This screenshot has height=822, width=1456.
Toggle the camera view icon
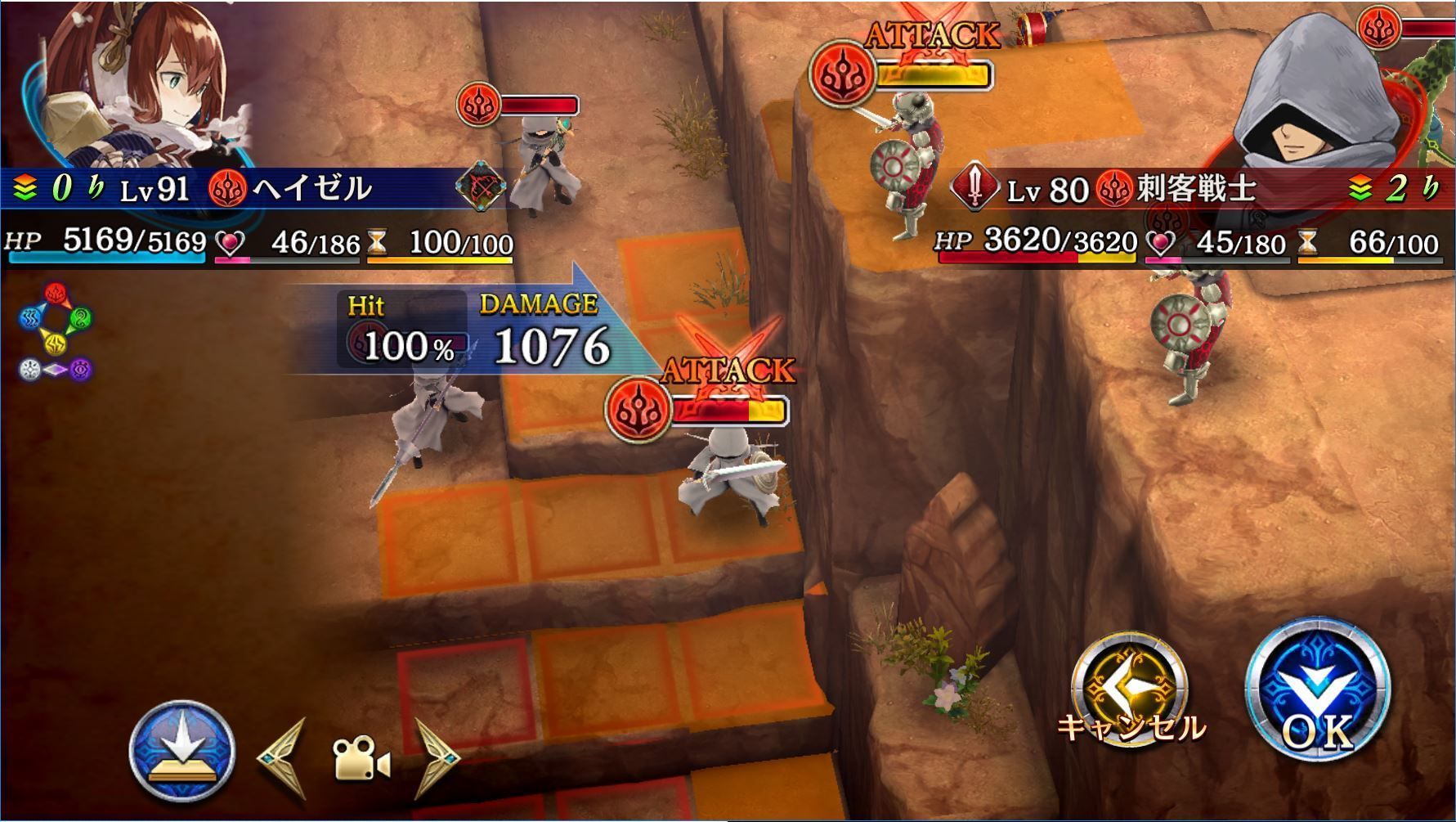pyautogui.click(x=361, y=758)
